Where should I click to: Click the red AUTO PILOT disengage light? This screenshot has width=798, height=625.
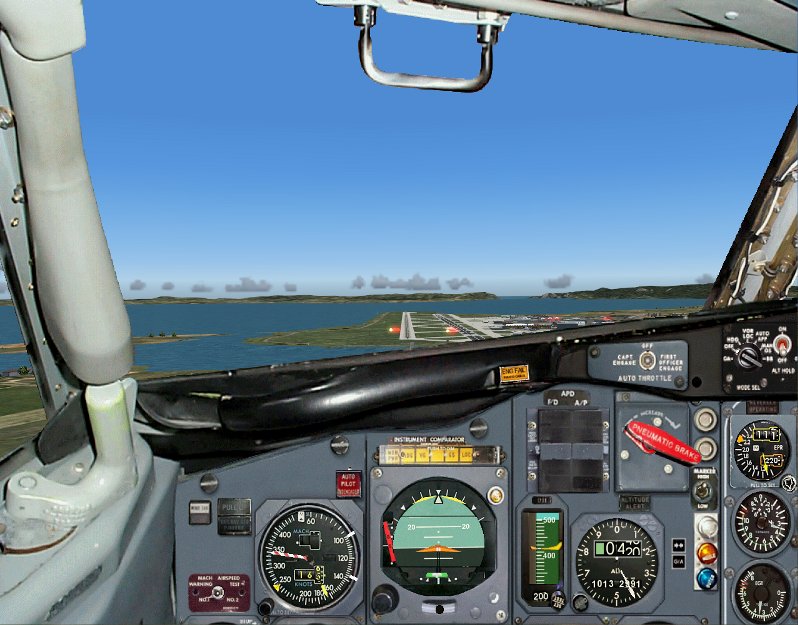(347, 483)
